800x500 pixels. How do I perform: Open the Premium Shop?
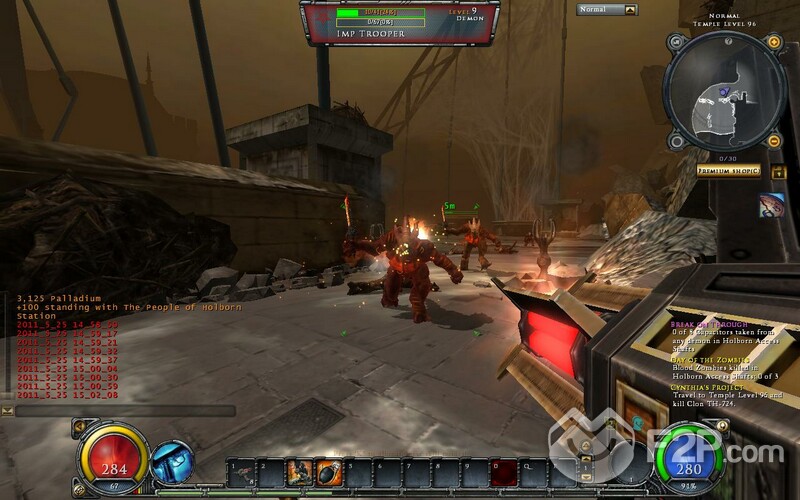click(x=729, y=171)
